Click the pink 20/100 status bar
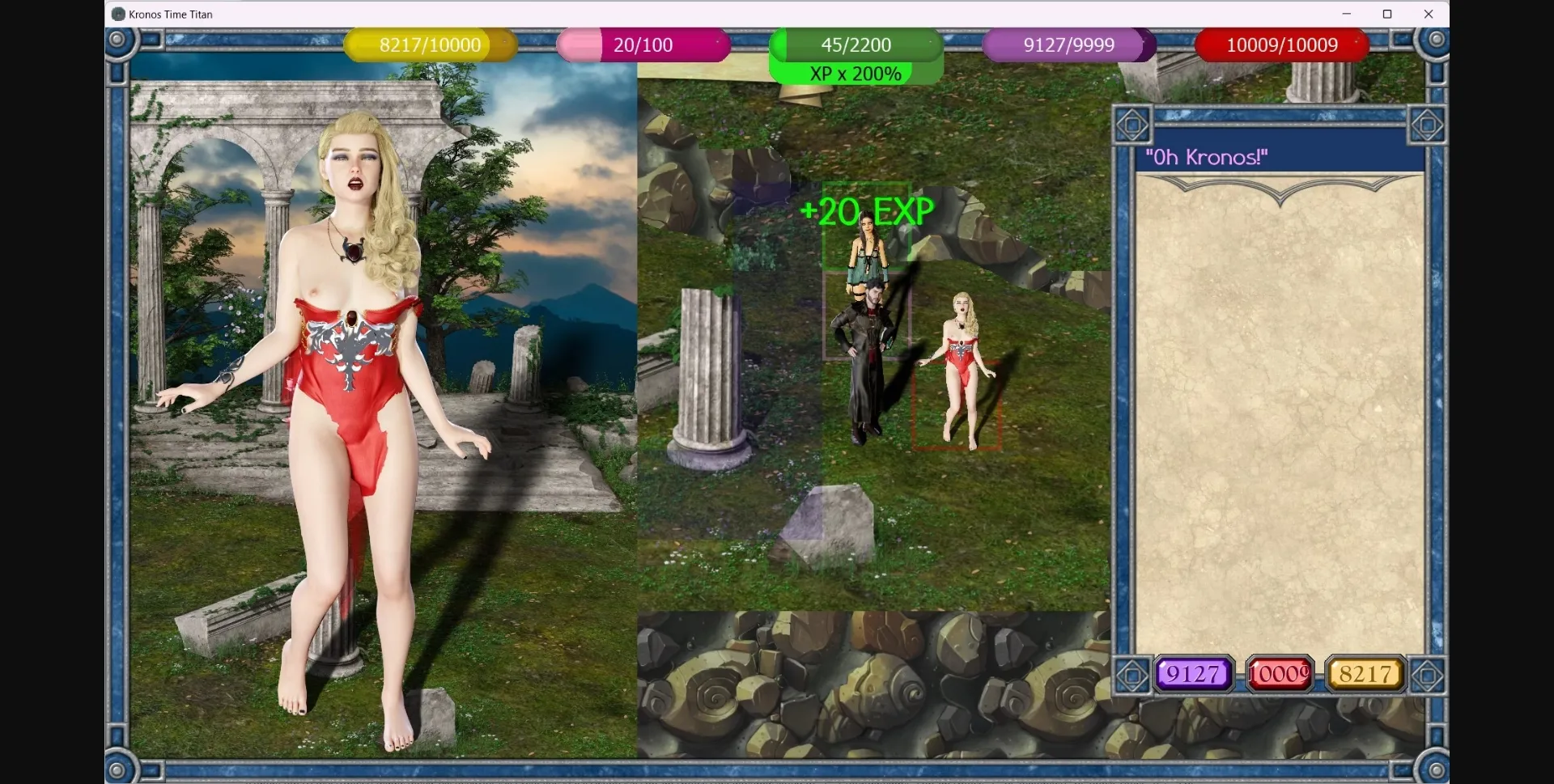 tap(643, 45)
